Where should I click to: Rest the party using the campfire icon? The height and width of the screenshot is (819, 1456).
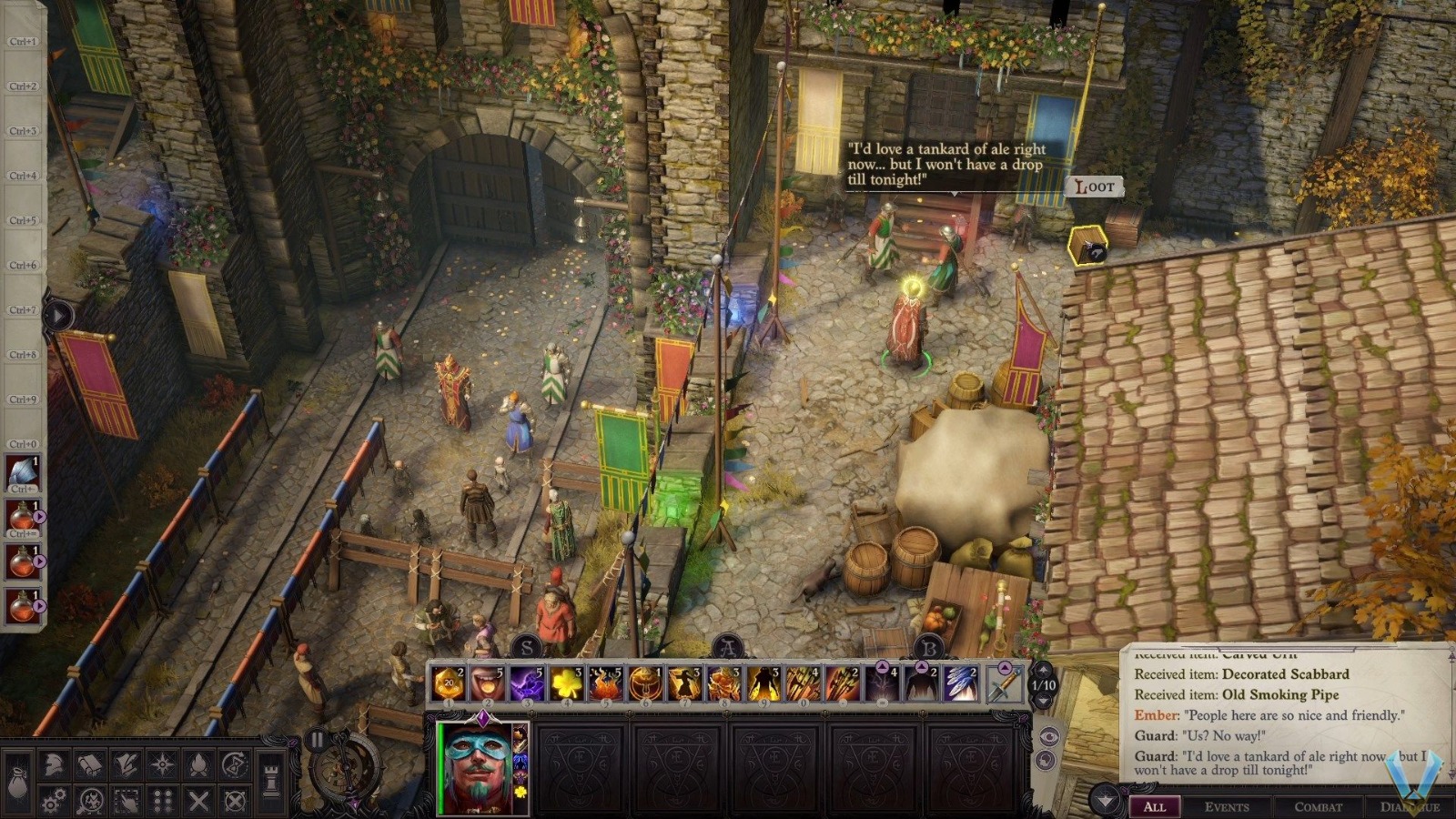point(197,763)
